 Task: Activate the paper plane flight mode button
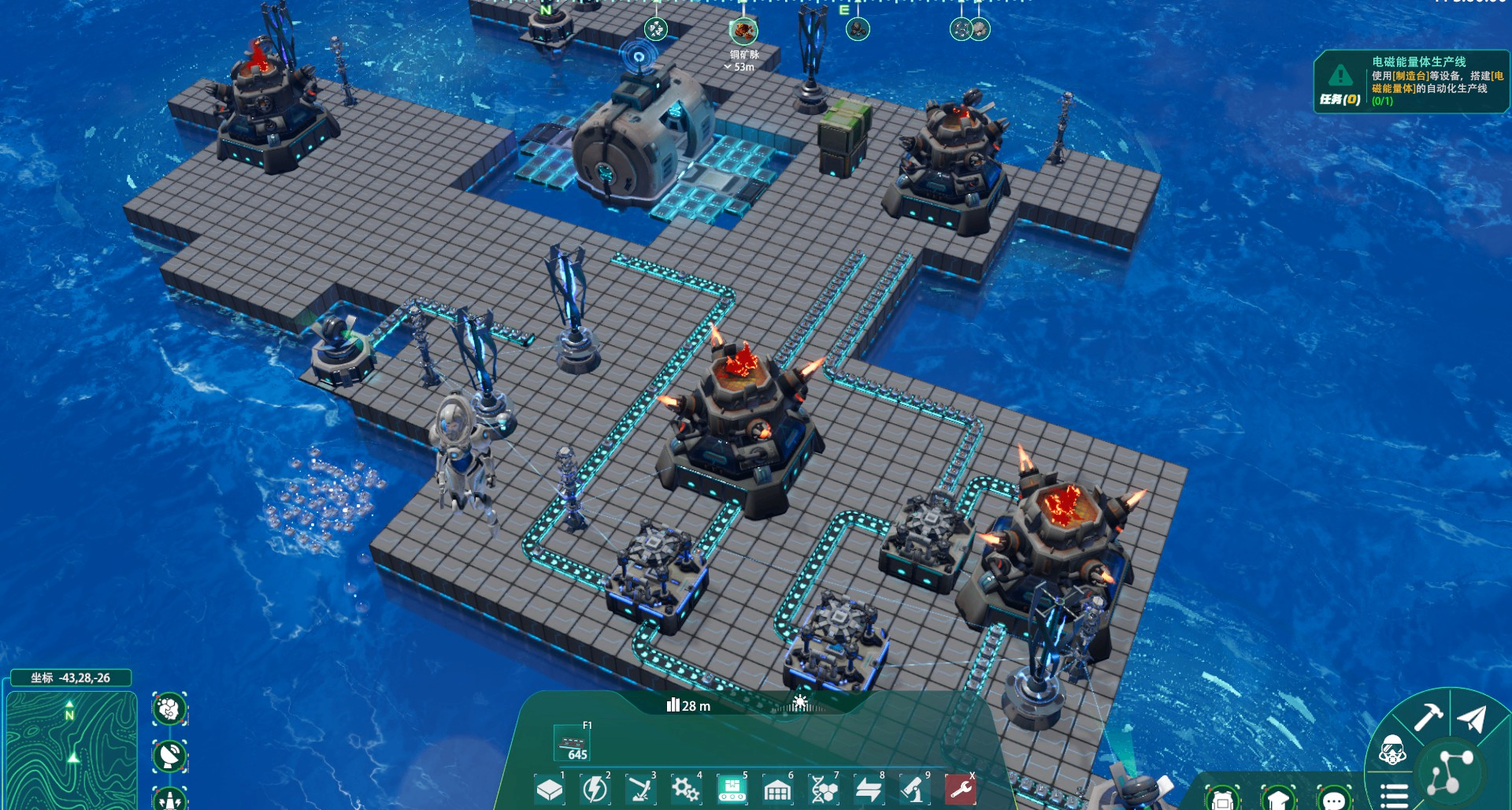(1472, 719)
